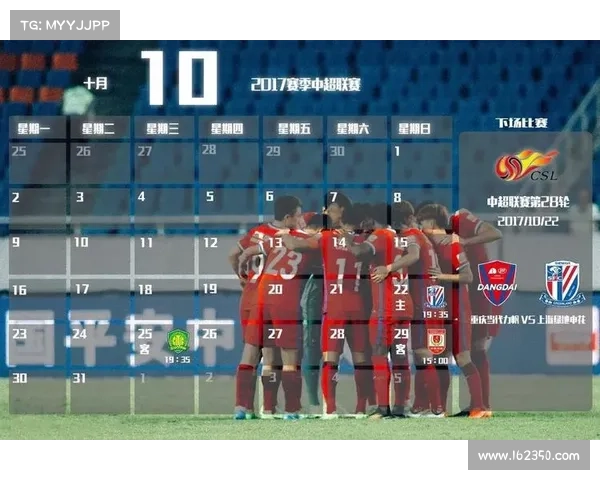Open the October 25 away match day
Image resolution: width=600 pixels, height=480 pixels.
click(163, 346)
